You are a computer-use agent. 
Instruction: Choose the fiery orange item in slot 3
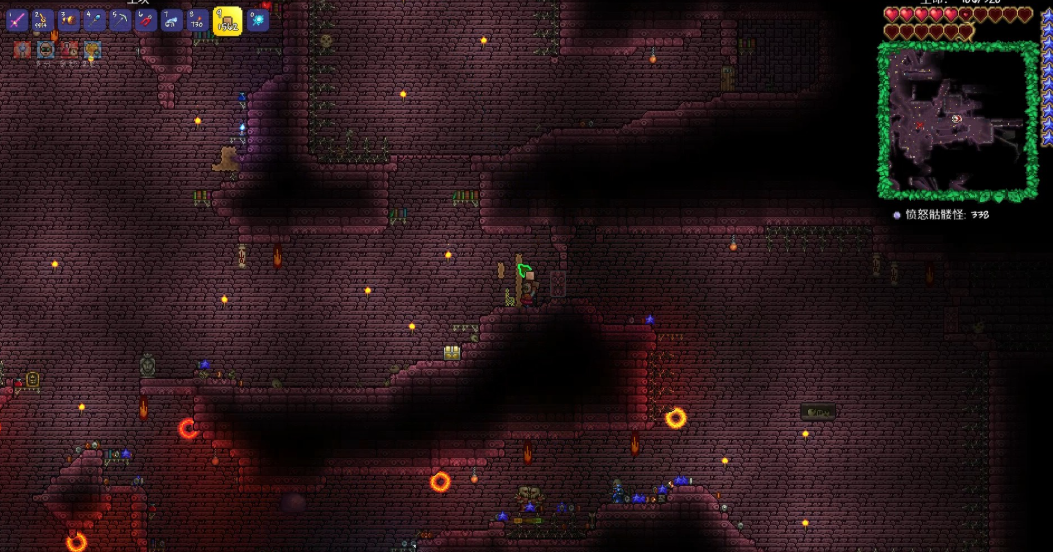(68, 20)
